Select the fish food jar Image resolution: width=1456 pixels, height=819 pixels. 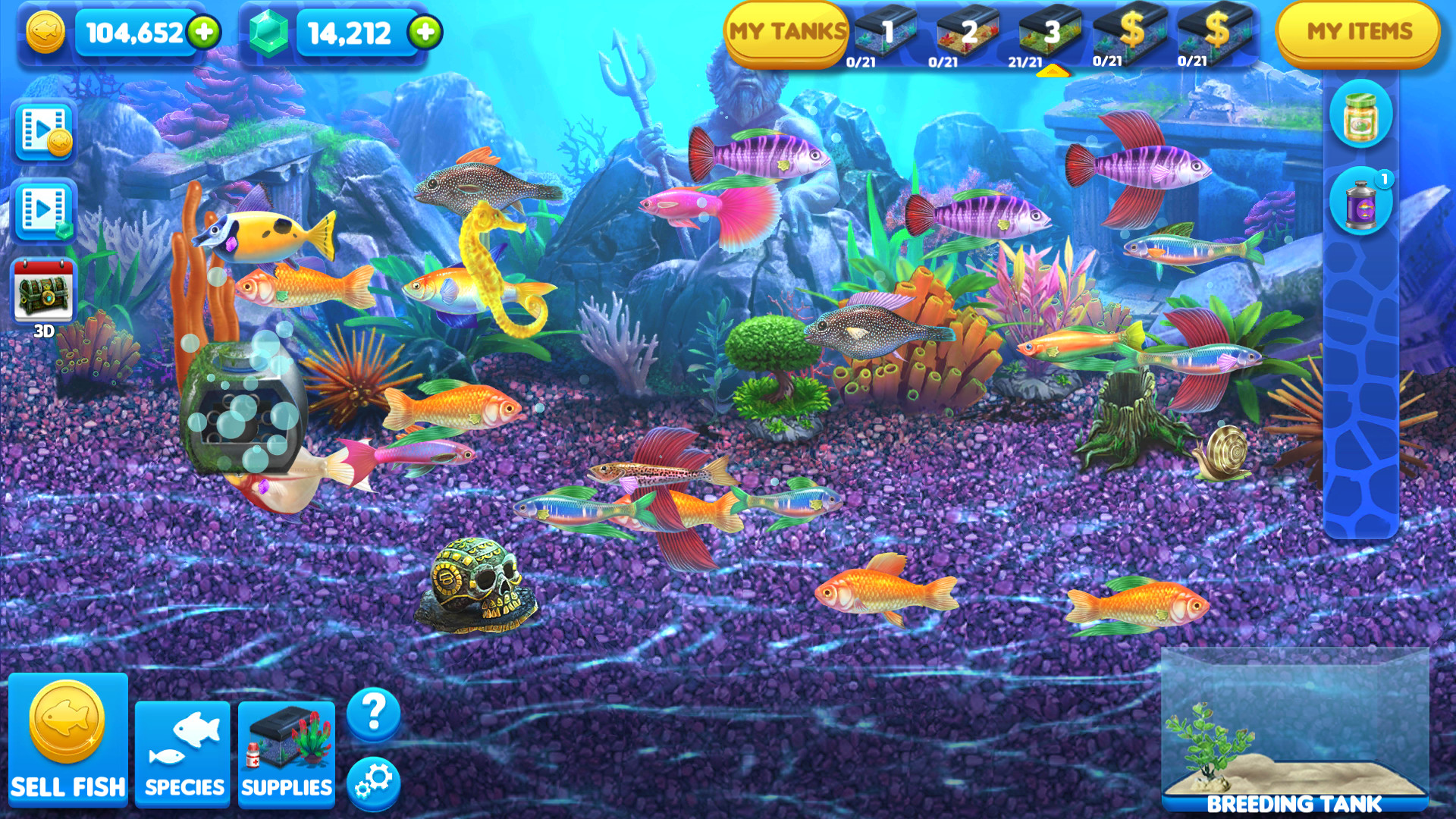tap(1361, 118)
